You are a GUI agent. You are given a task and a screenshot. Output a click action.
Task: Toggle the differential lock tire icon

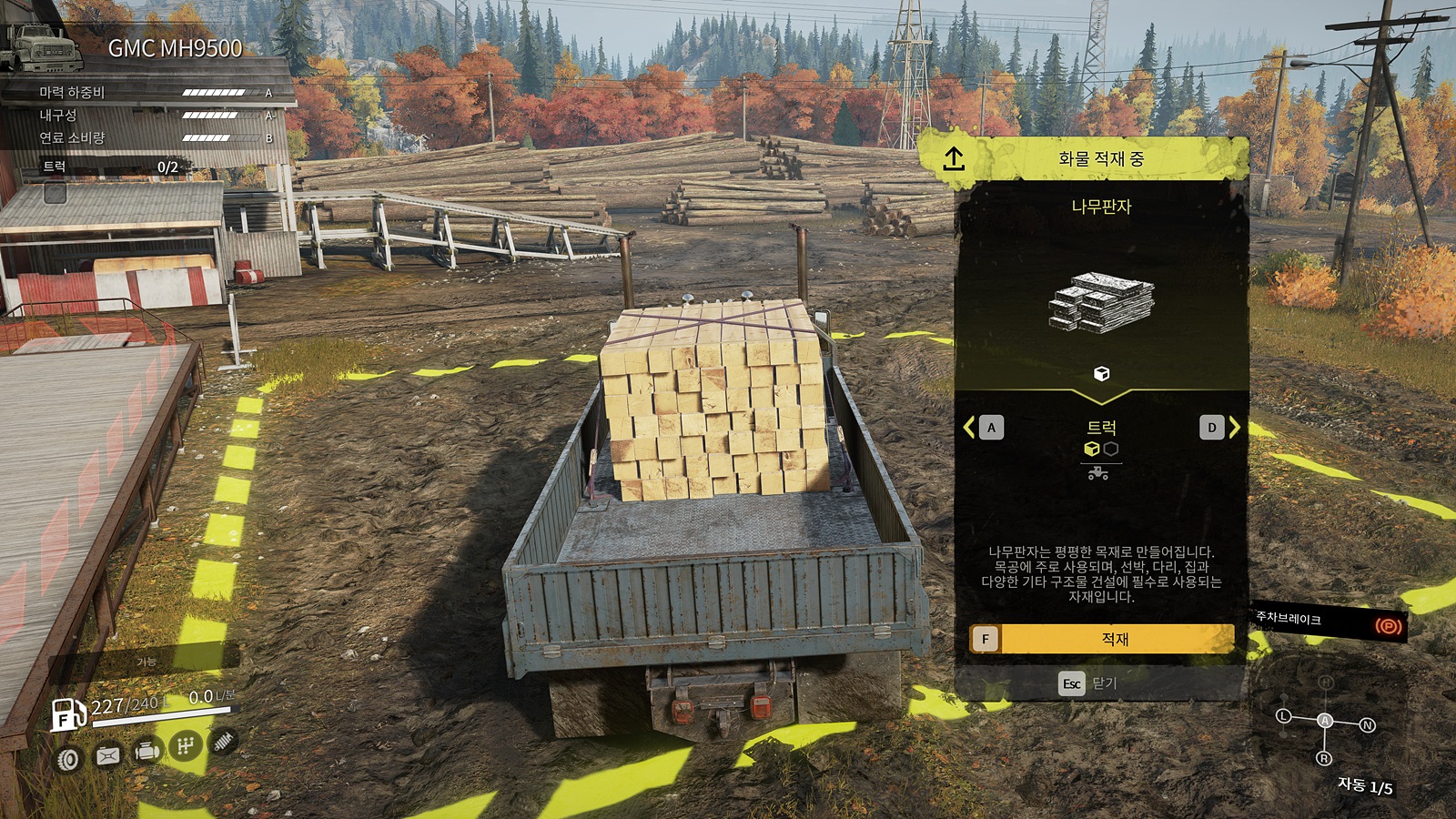68,759
